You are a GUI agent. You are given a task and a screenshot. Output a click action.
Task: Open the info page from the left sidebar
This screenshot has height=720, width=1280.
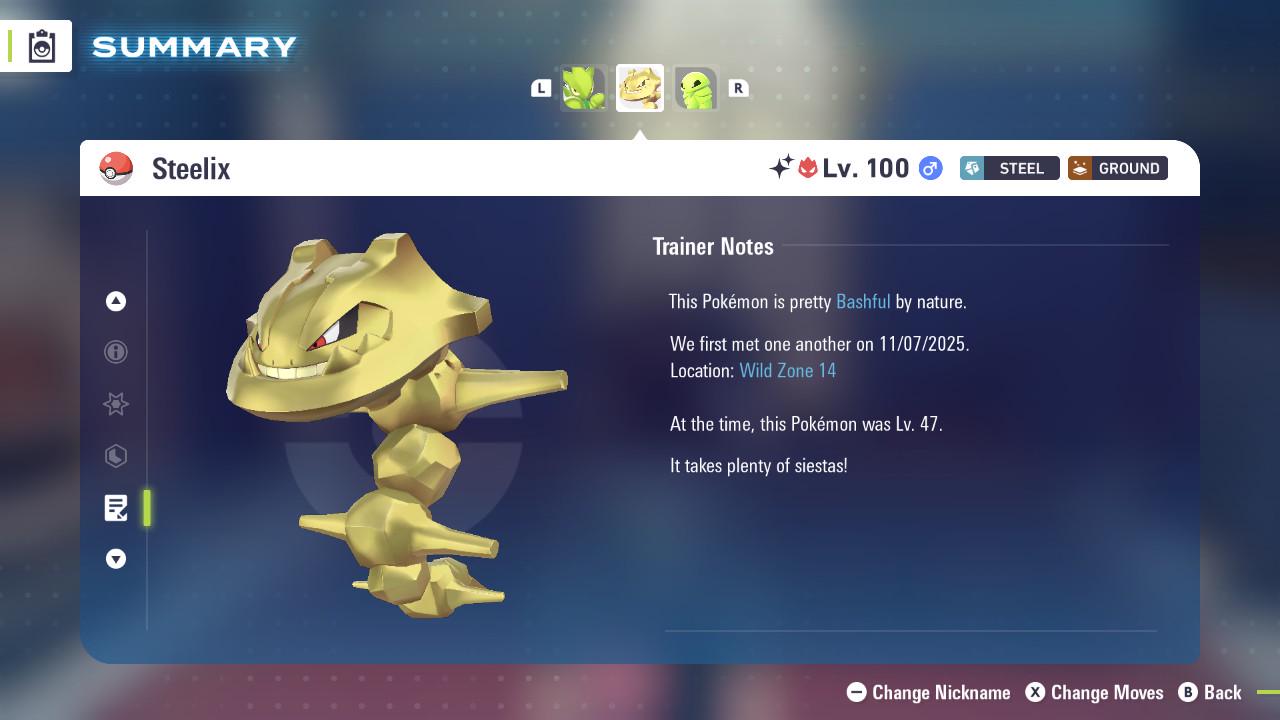coord(116,352)
